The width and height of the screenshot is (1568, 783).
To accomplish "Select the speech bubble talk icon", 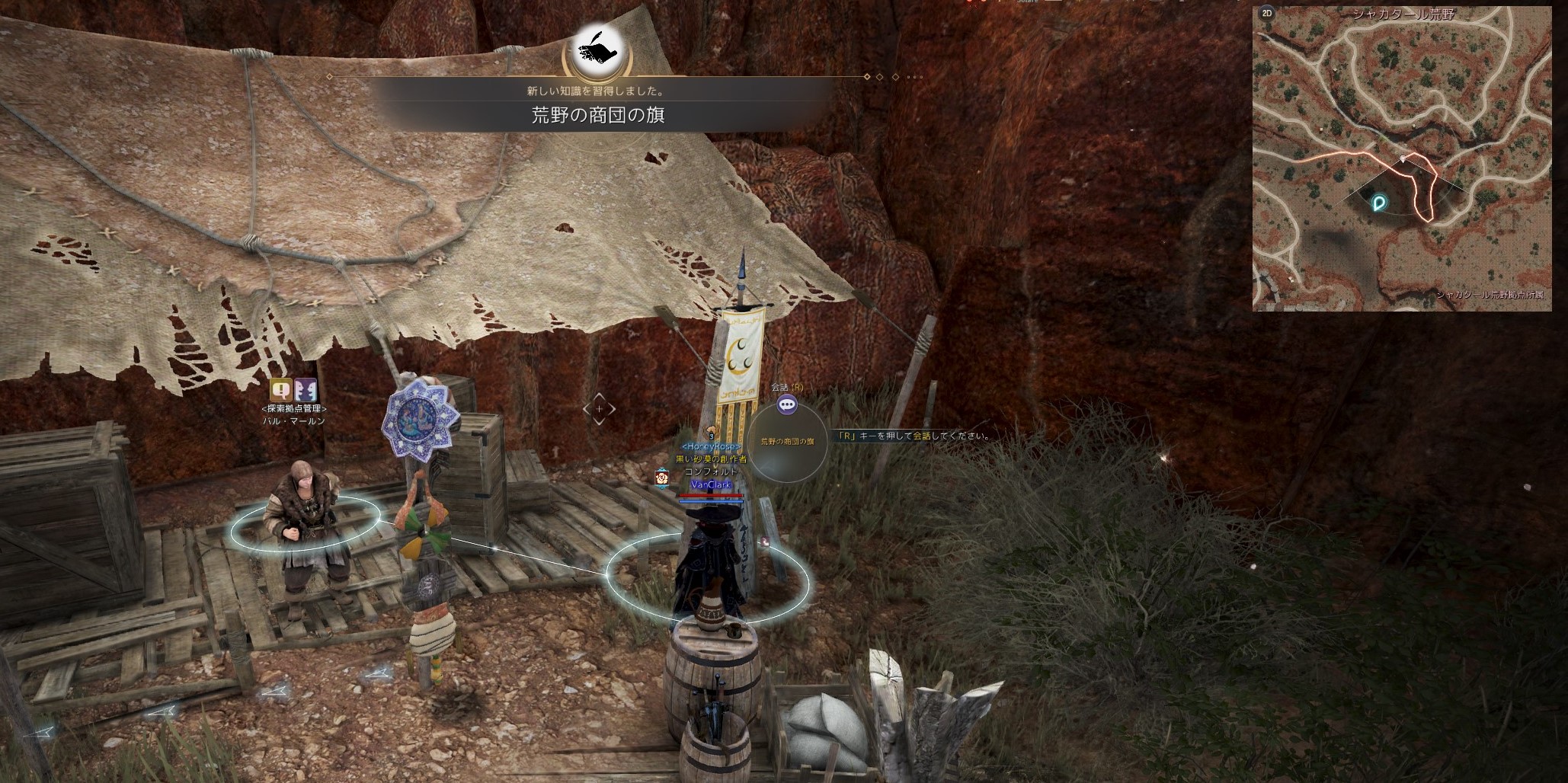I will 787,405.
